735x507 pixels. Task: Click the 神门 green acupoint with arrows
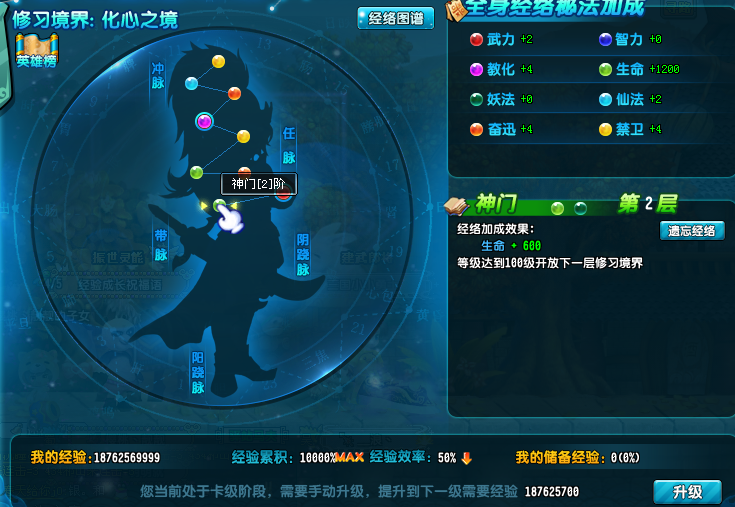(x=220, y=206)
